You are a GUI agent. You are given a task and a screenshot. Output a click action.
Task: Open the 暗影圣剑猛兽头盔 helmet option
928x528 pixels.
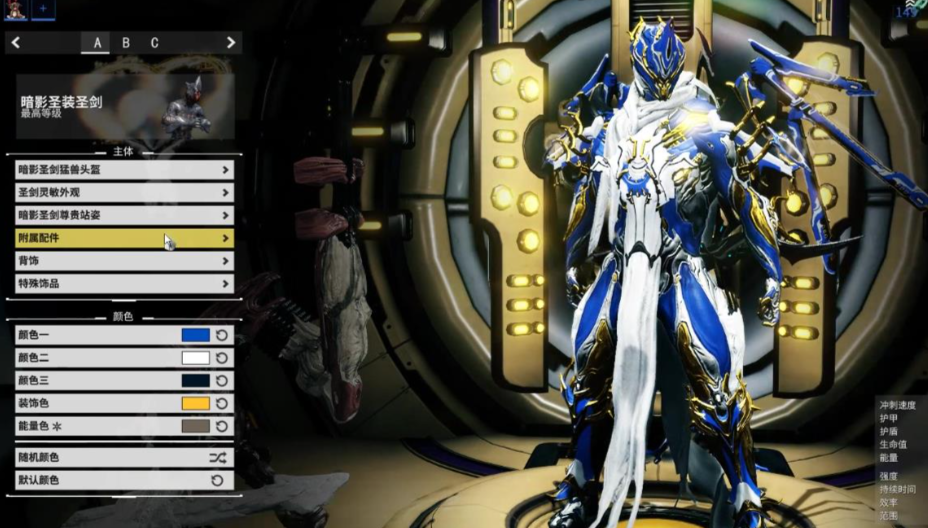point(124,170)
